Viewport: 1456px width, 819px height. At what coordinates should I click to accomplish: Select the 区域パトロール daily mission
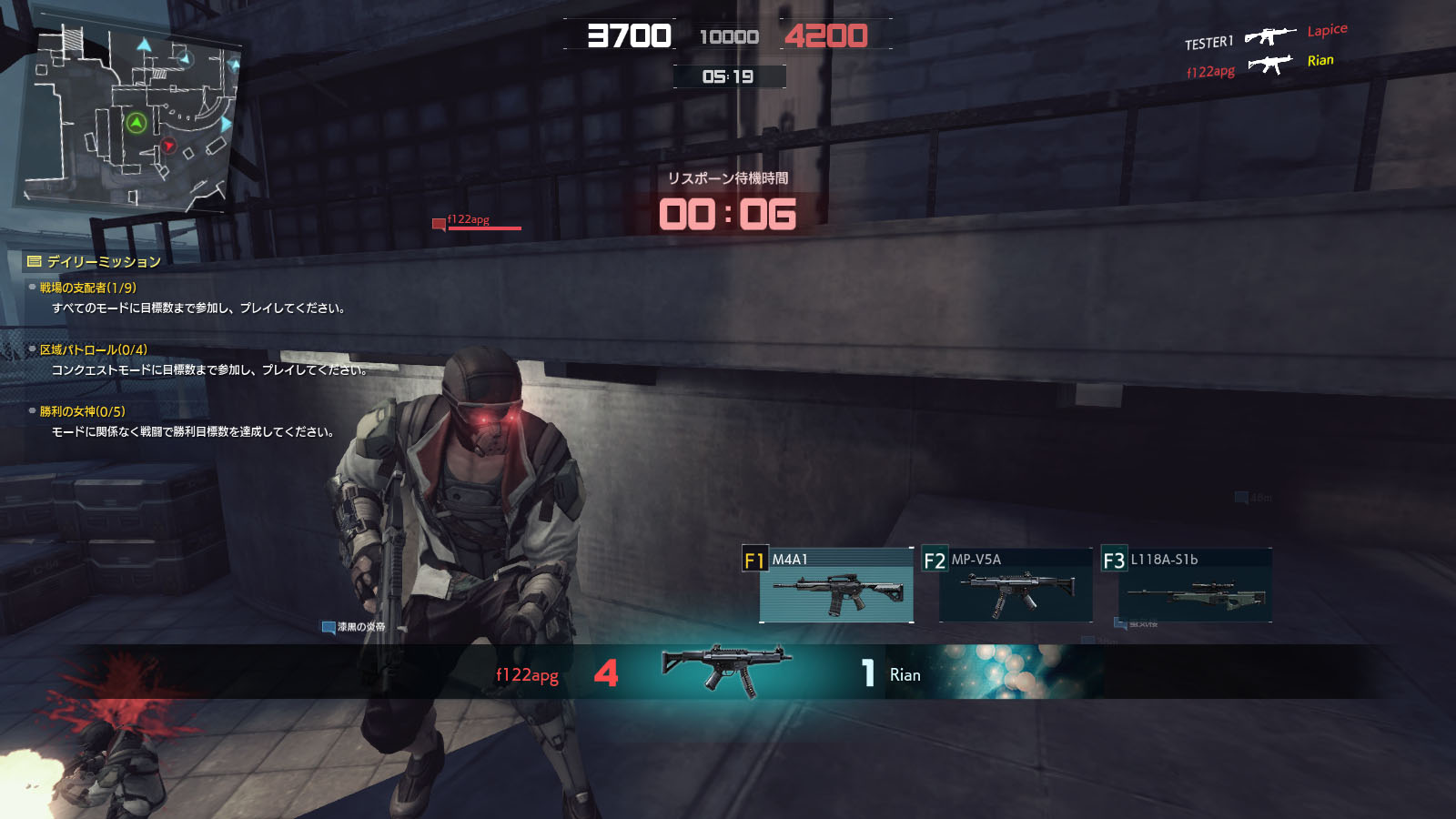93,349
